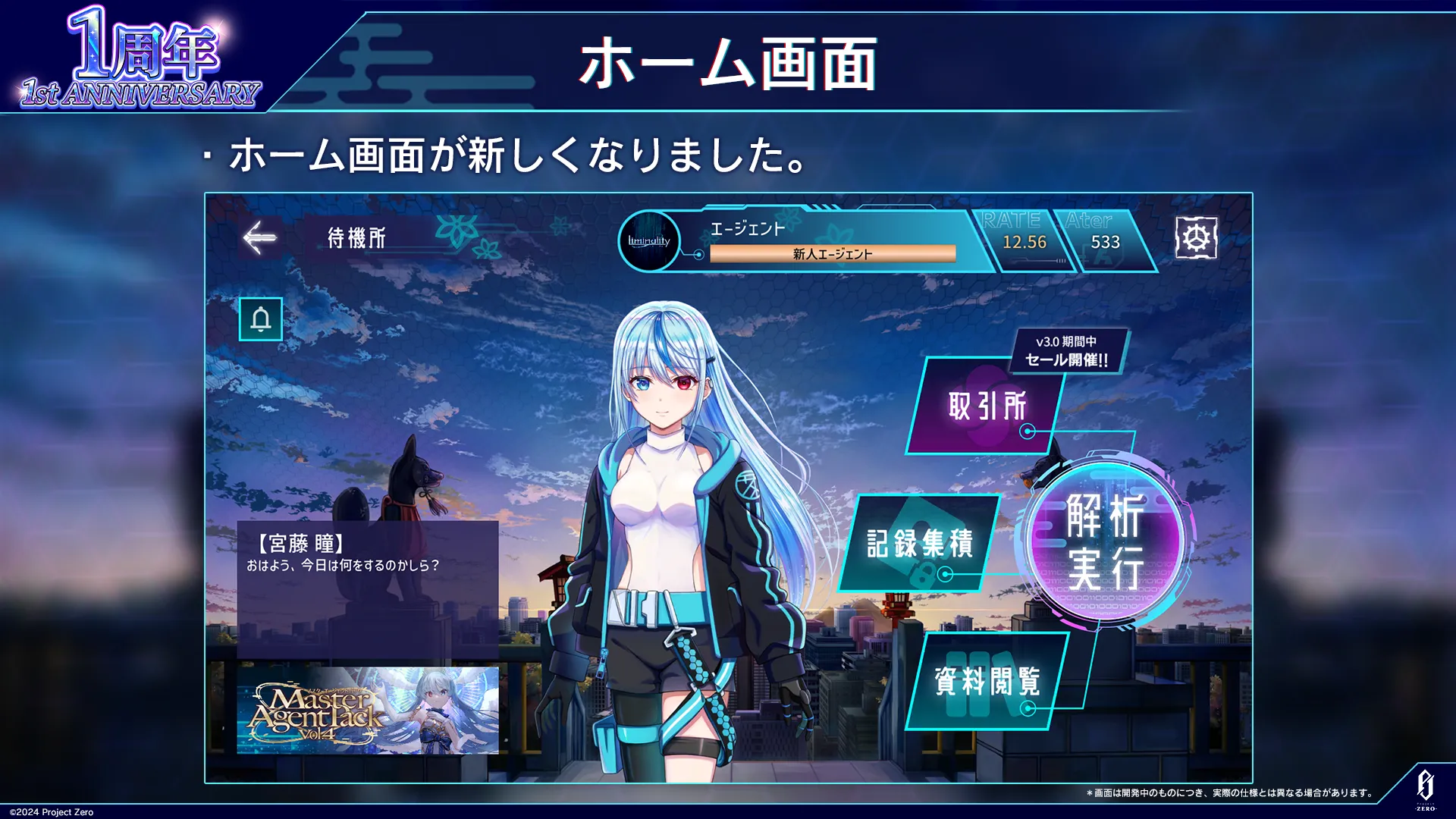Open the Master Agent Pack Vol.4 banner
The image size is (1456, 819).
(x=368, y=711)
